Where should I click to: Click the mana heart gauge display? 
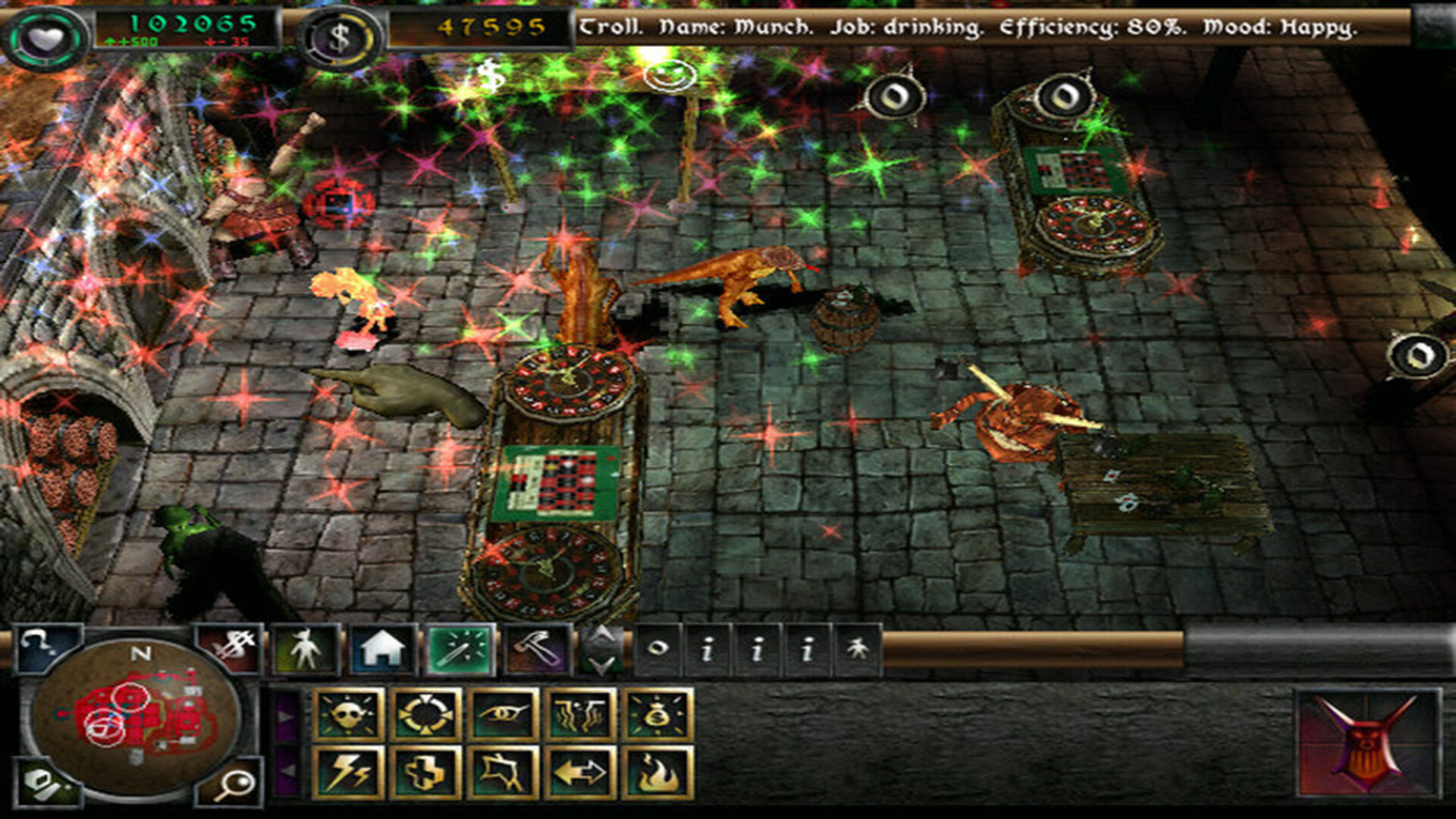tap(47, 32)
